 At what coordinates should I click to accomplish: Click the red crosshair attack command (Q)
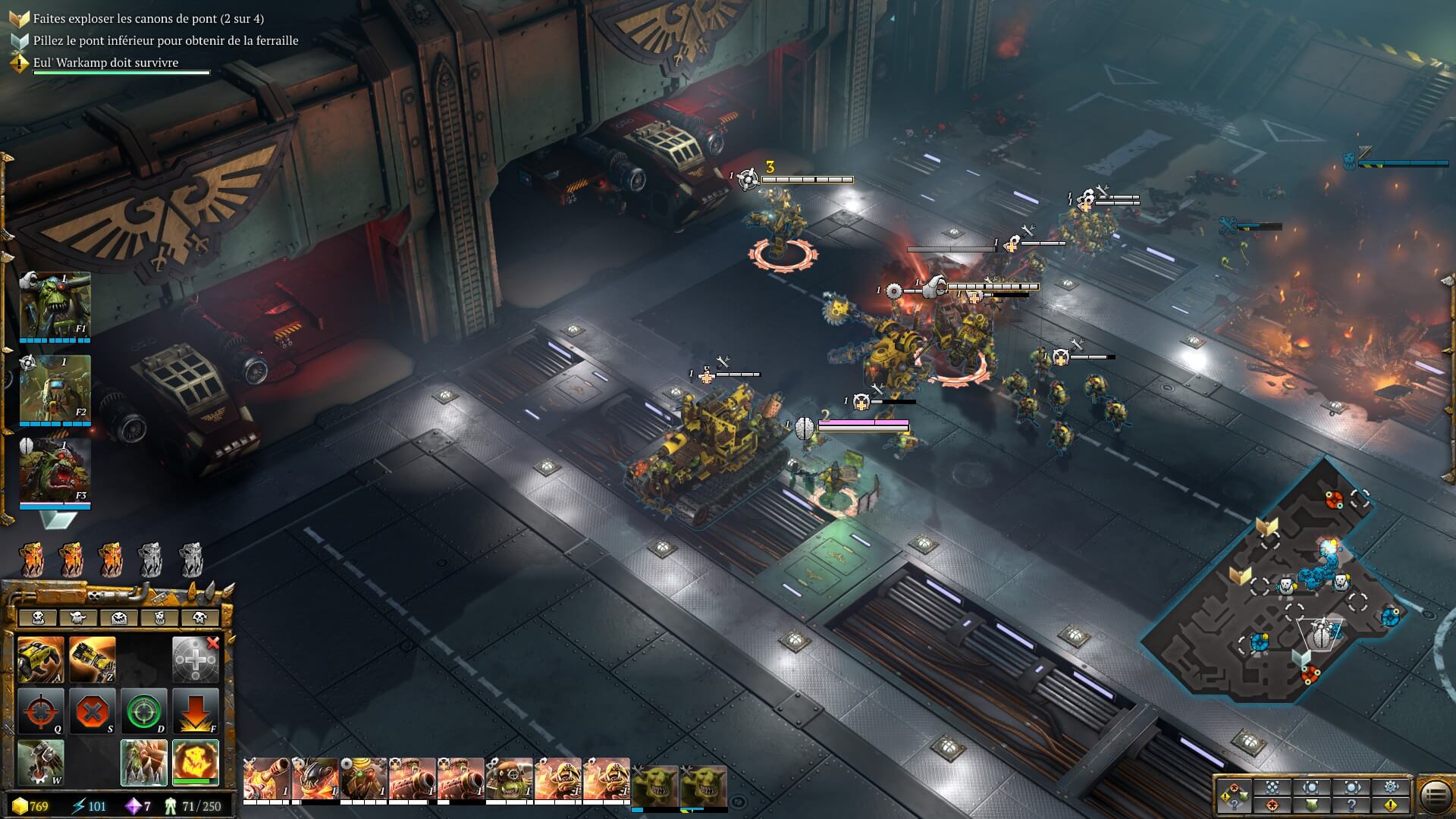coord(41,711)
